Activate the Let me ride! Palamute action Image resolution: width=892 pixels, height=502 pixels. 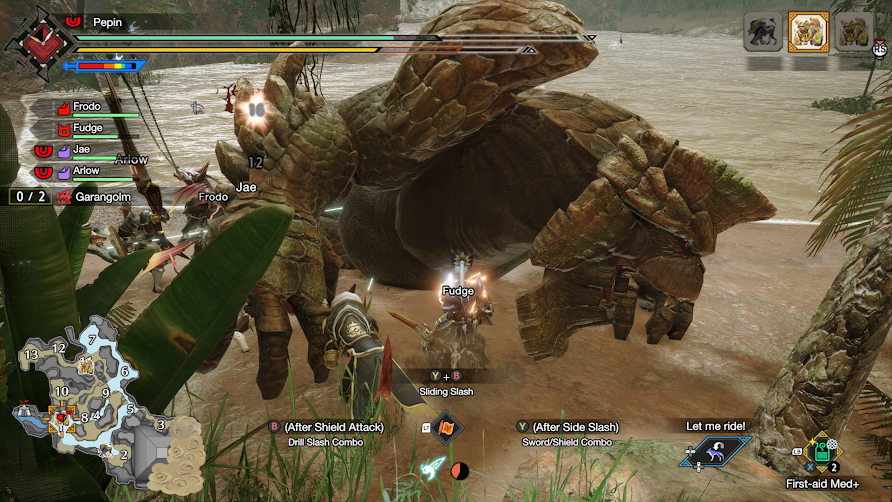click(715, 450)
